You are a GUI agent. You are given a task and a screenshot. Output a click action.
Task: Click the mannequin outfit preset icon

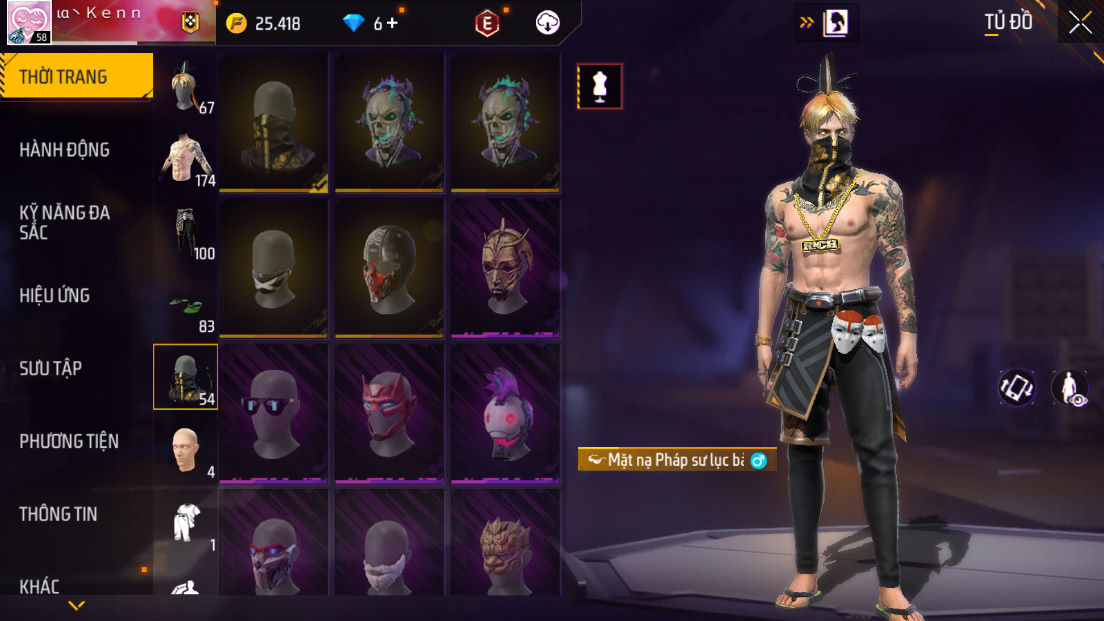[x=600, y=86]
